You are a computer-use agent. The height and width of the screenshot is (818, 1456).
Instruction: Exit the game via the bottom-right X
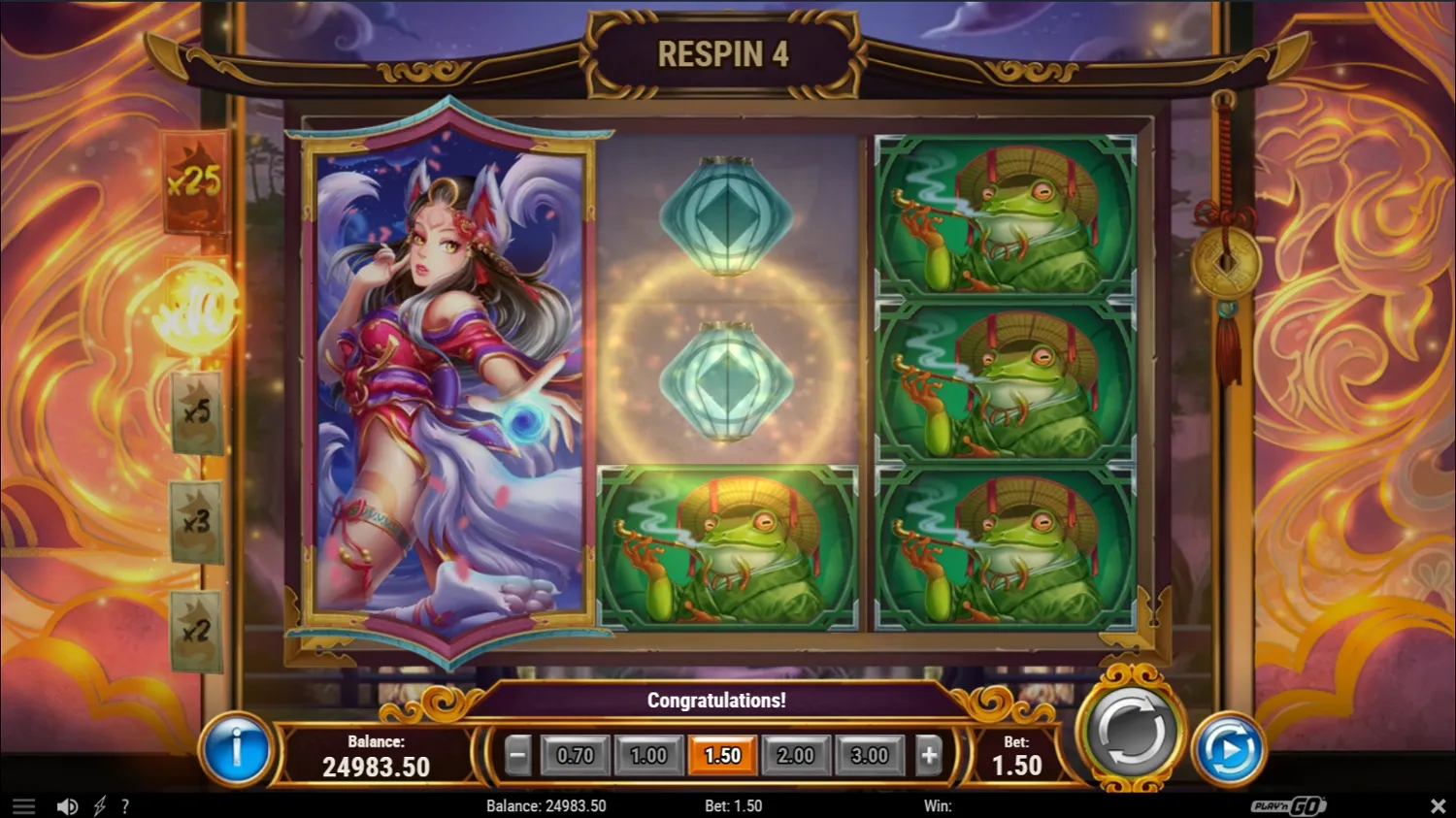point(1439,805)
